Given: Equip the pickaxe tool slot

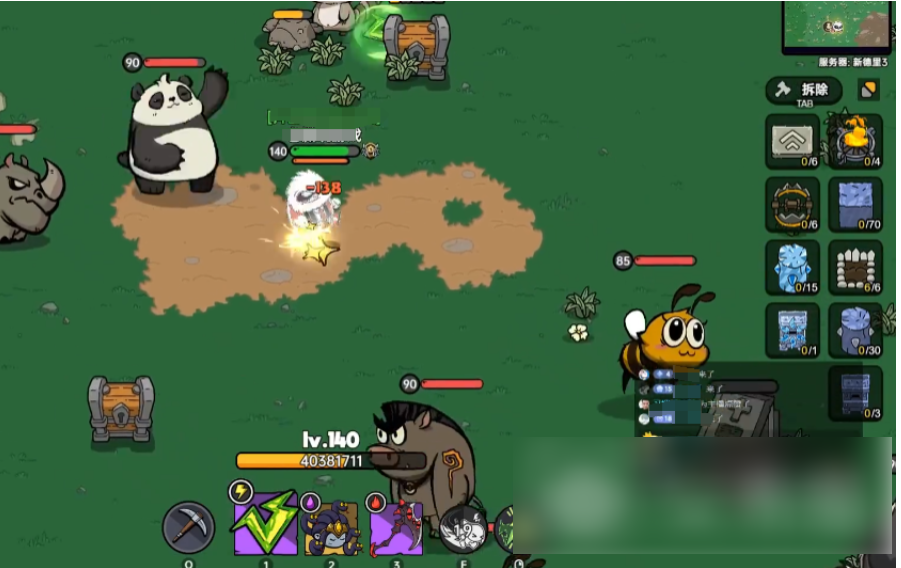Looking at the screenshot, I should [188, 527].
